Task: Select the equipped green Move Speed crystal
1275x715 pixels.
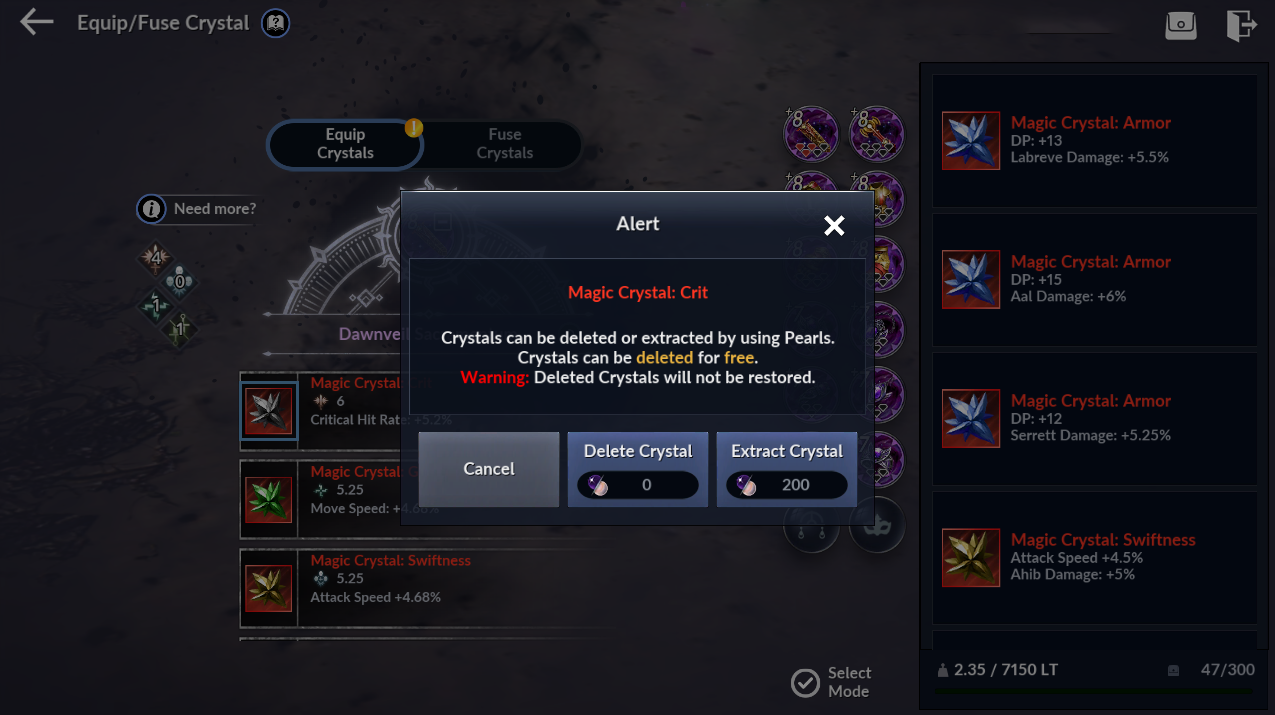Action: pyautogui.click(x=269, y=499)
